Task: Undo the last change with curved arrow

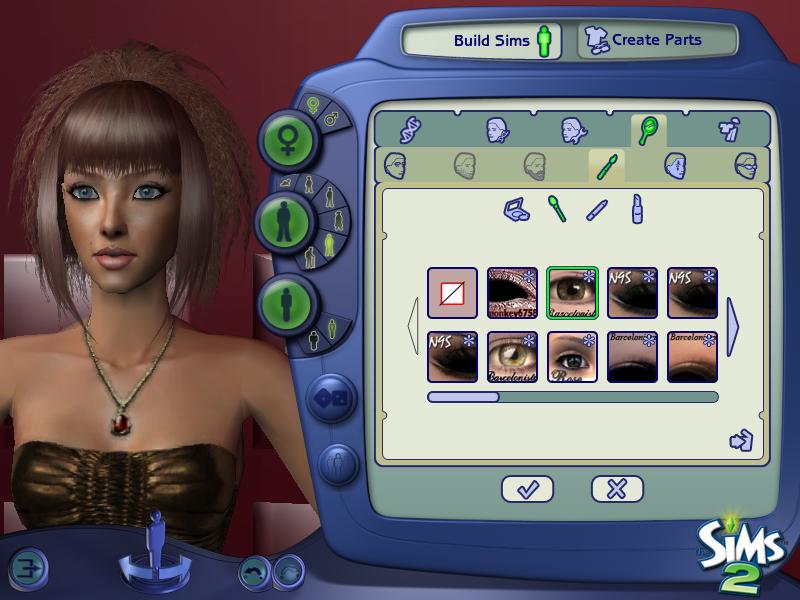Action: click(x=256, y=571)
